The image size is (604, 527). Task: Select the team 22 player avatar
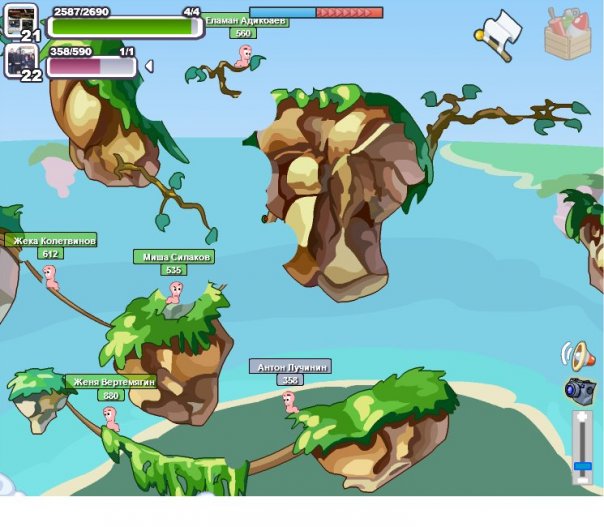[x=20, y=59]
